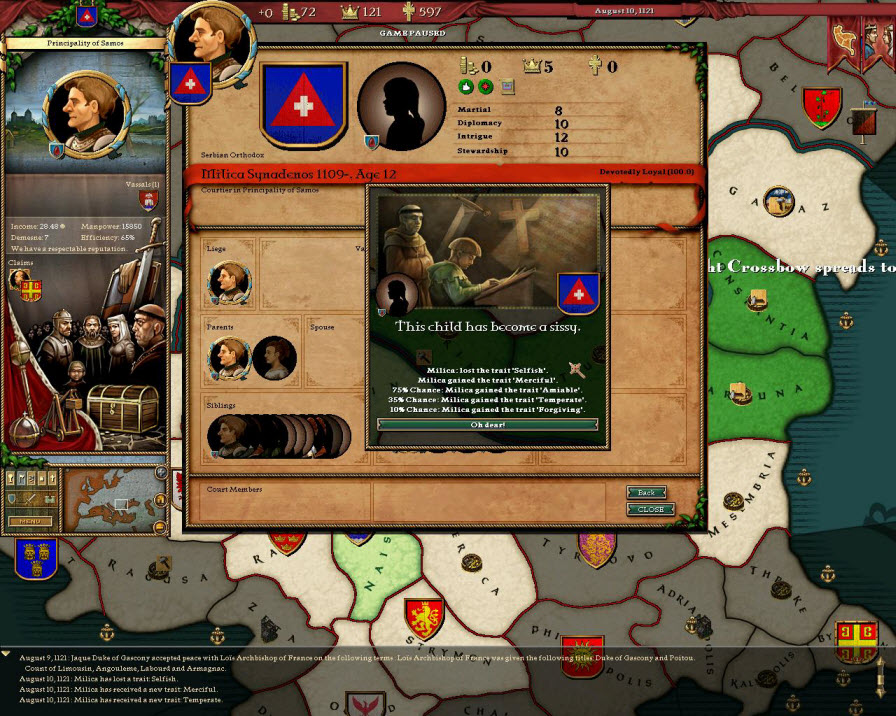Close the character window

click(x=650, y=509)
